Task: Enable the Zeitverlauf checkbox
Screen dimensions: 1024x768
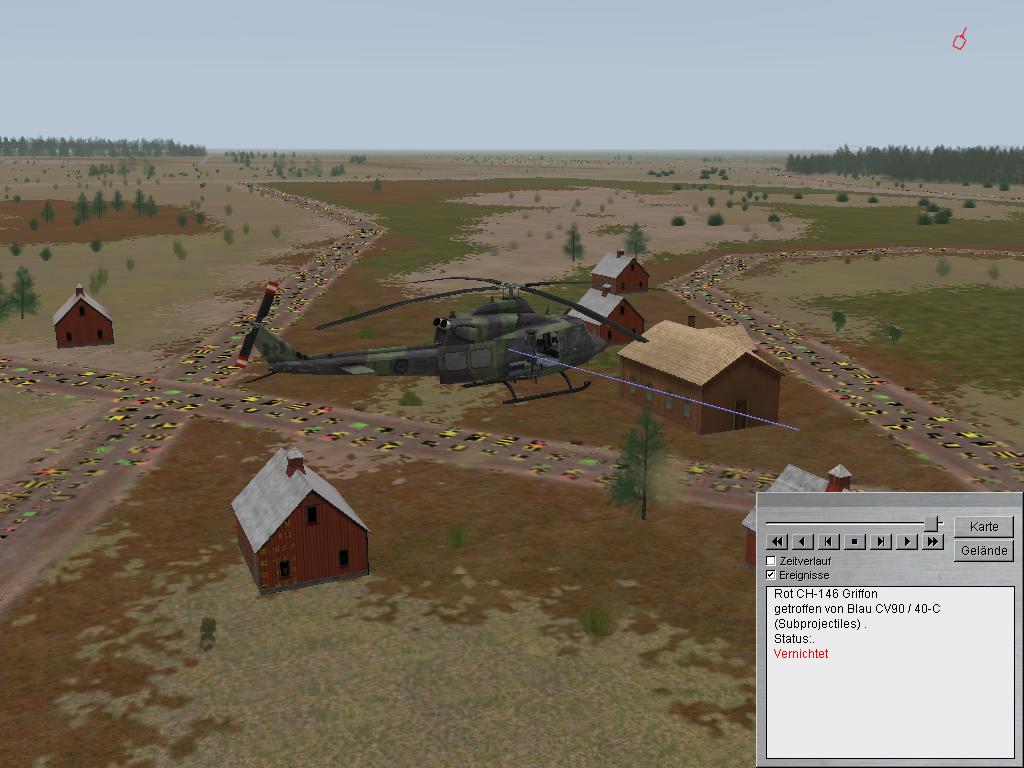Action: (x=771, y=561)
